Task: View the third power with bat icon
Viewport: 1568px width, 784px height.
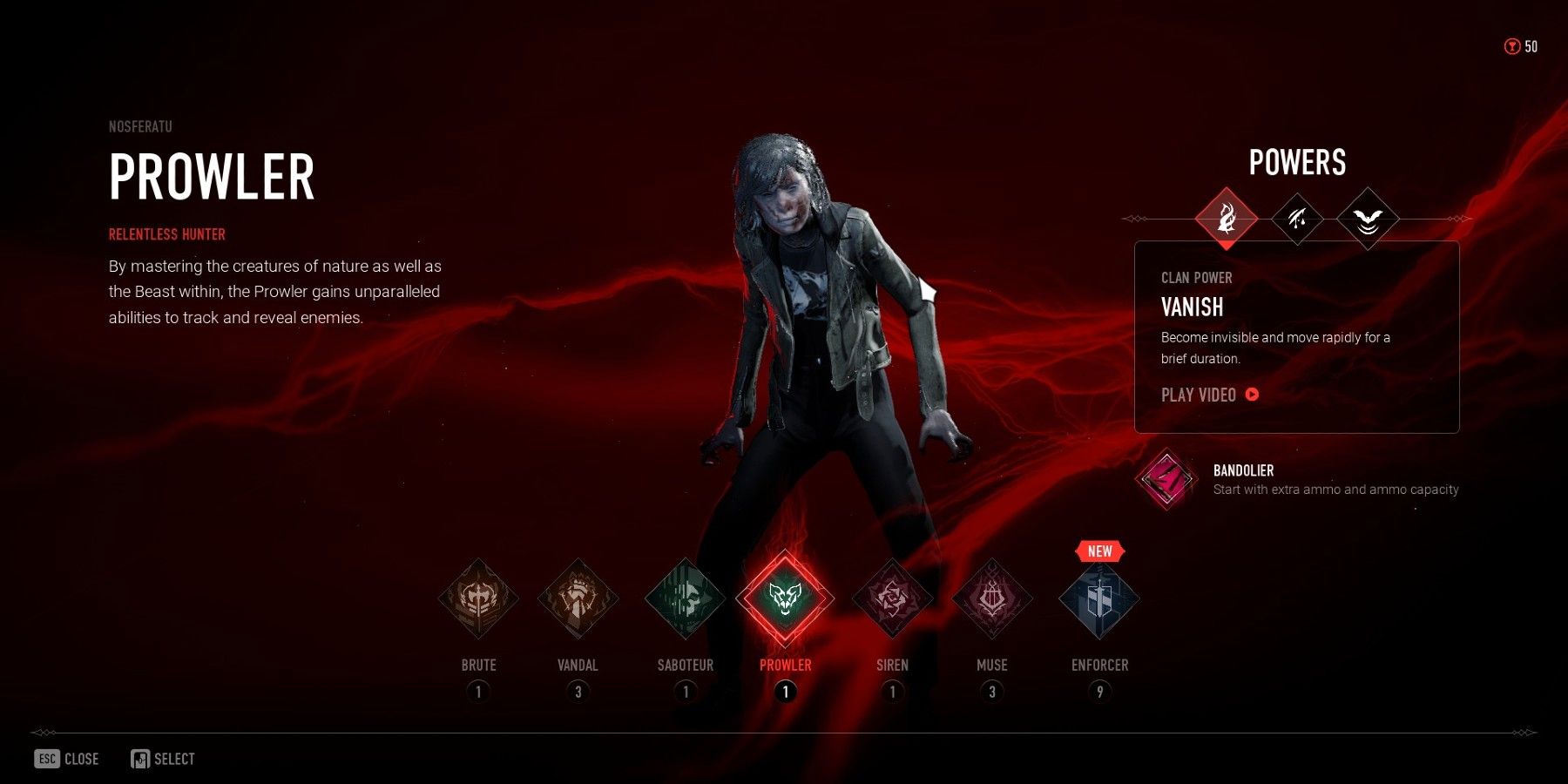Action: 1368,218
